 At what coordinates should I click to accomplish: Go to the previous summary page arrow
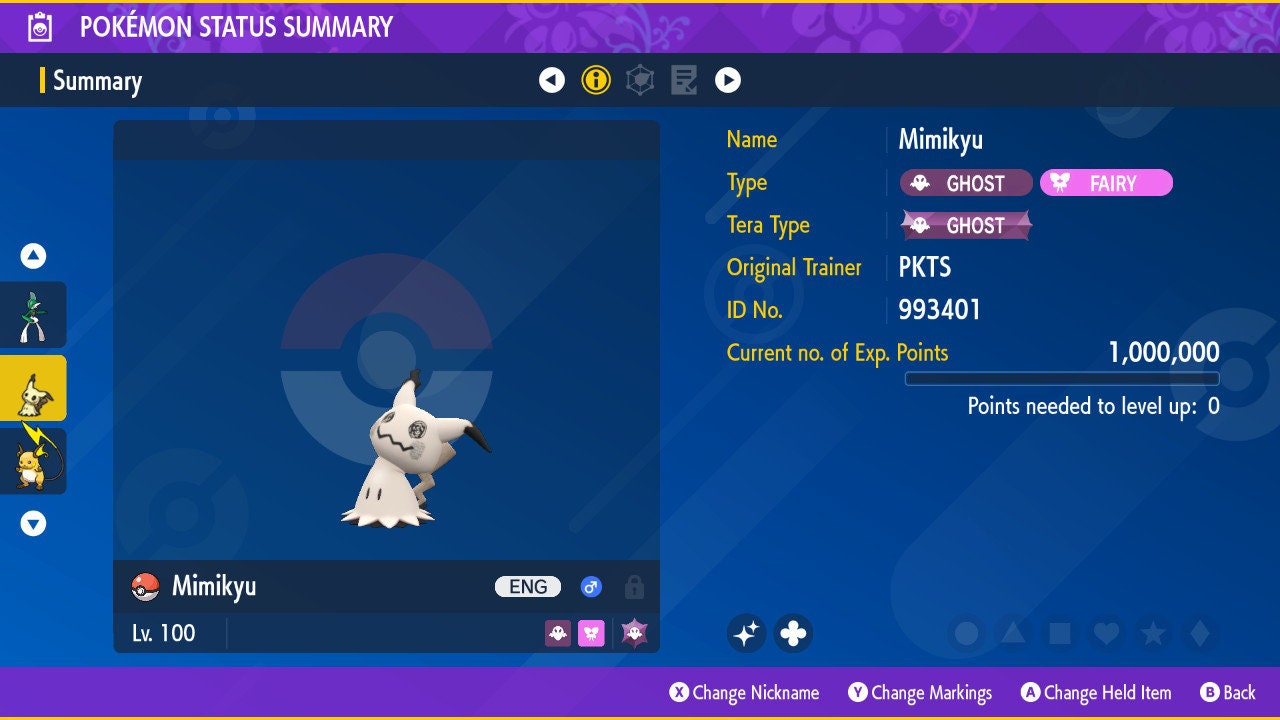[x=552, y=80]
